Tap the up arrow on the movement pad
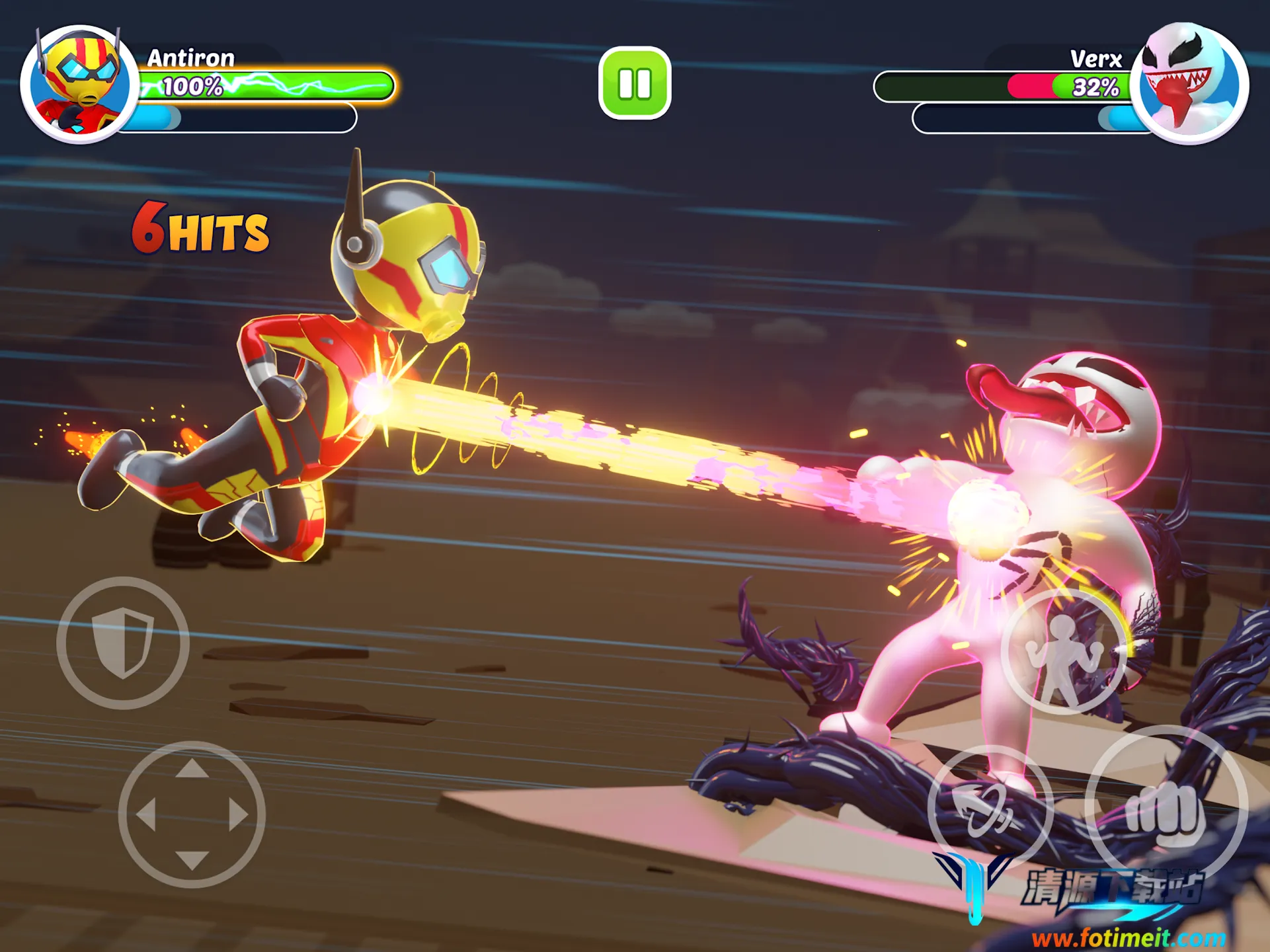 [x=192, y=769]
